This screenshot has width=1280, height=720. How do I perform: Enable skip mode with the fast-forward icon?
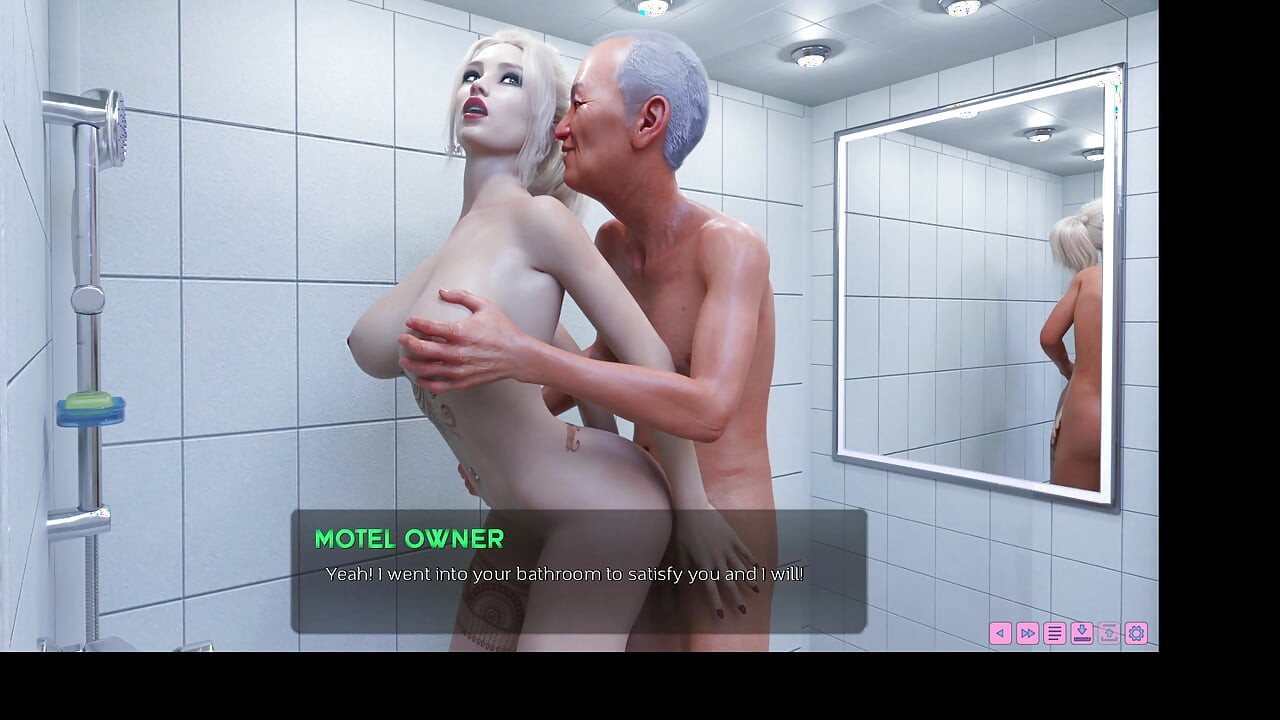coord(1027,633)
